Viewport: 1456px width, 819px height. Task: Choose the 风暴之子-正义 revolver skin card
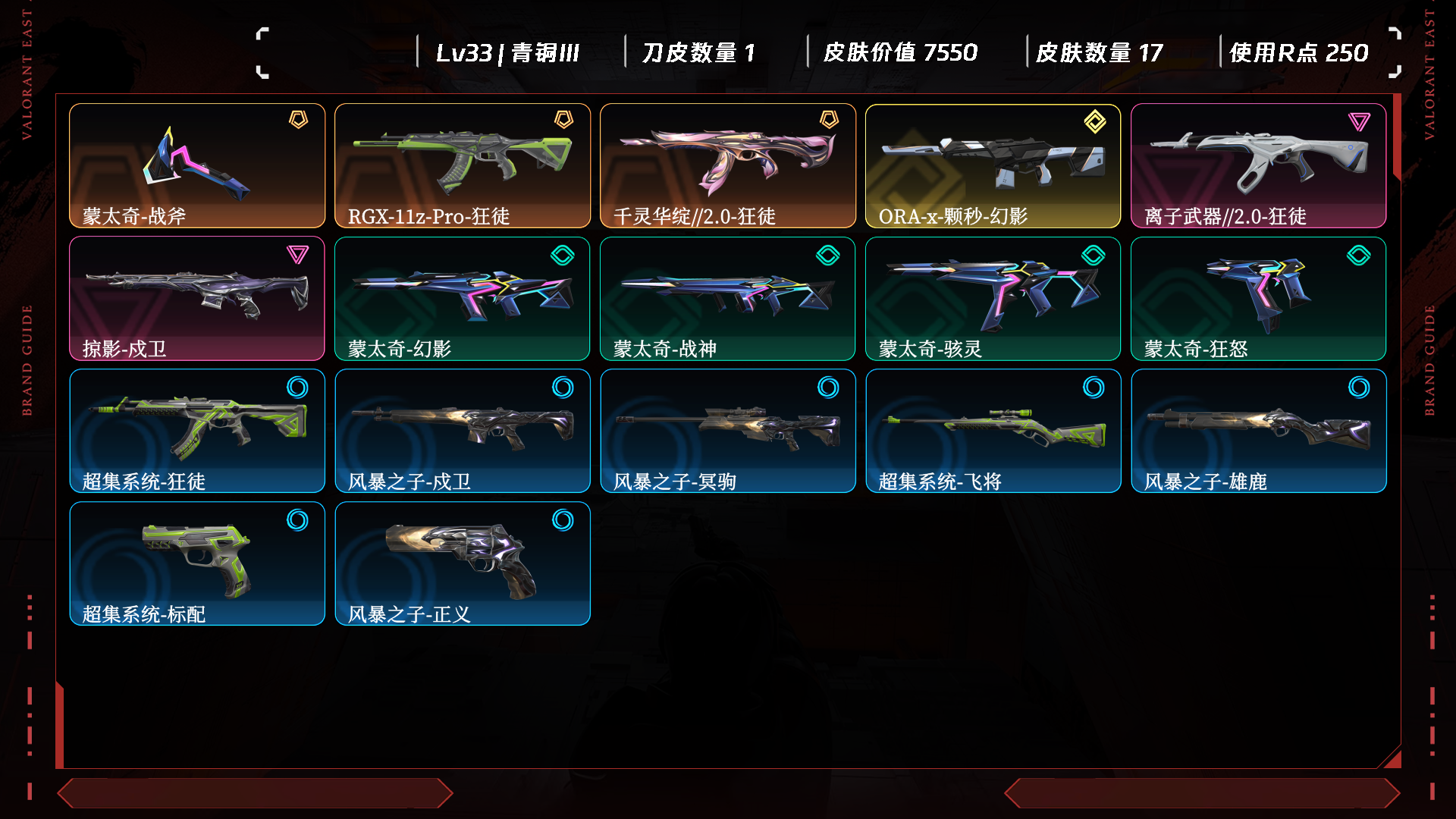point(463,563)
